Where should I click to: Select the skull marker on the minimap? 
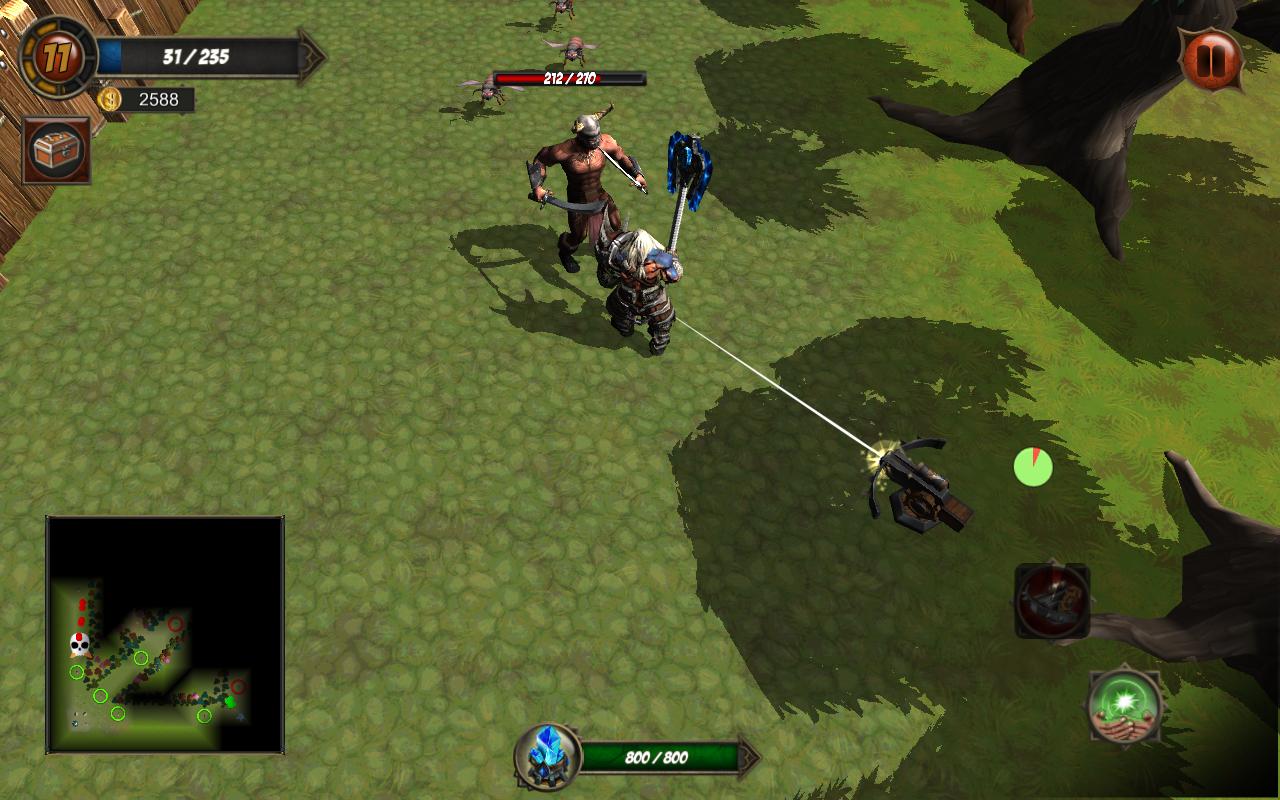(80, 644)
